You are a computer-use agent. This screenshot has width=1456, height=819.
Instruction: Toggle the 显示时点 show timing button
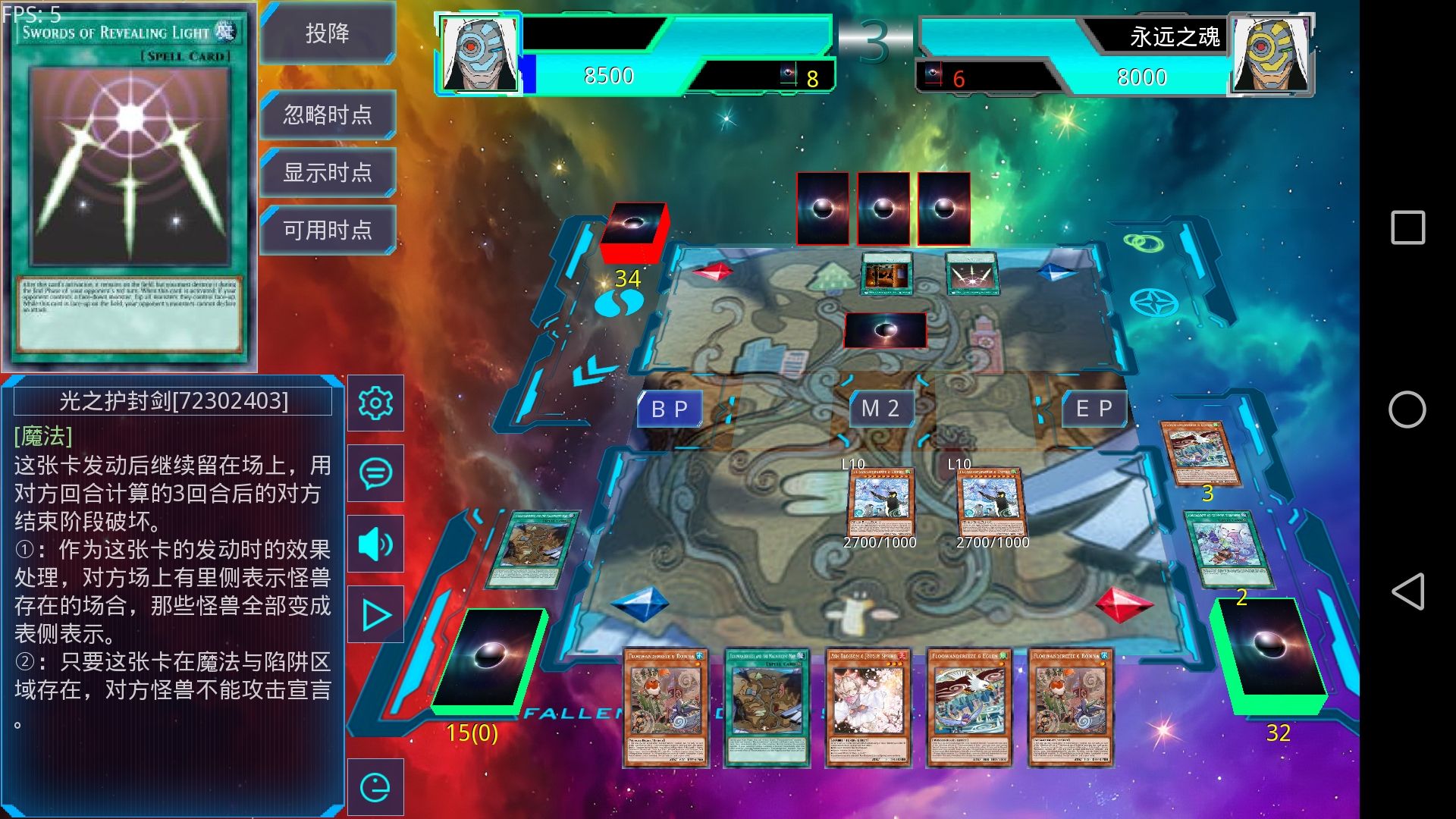pyautogui.click(x=328, y=172)
